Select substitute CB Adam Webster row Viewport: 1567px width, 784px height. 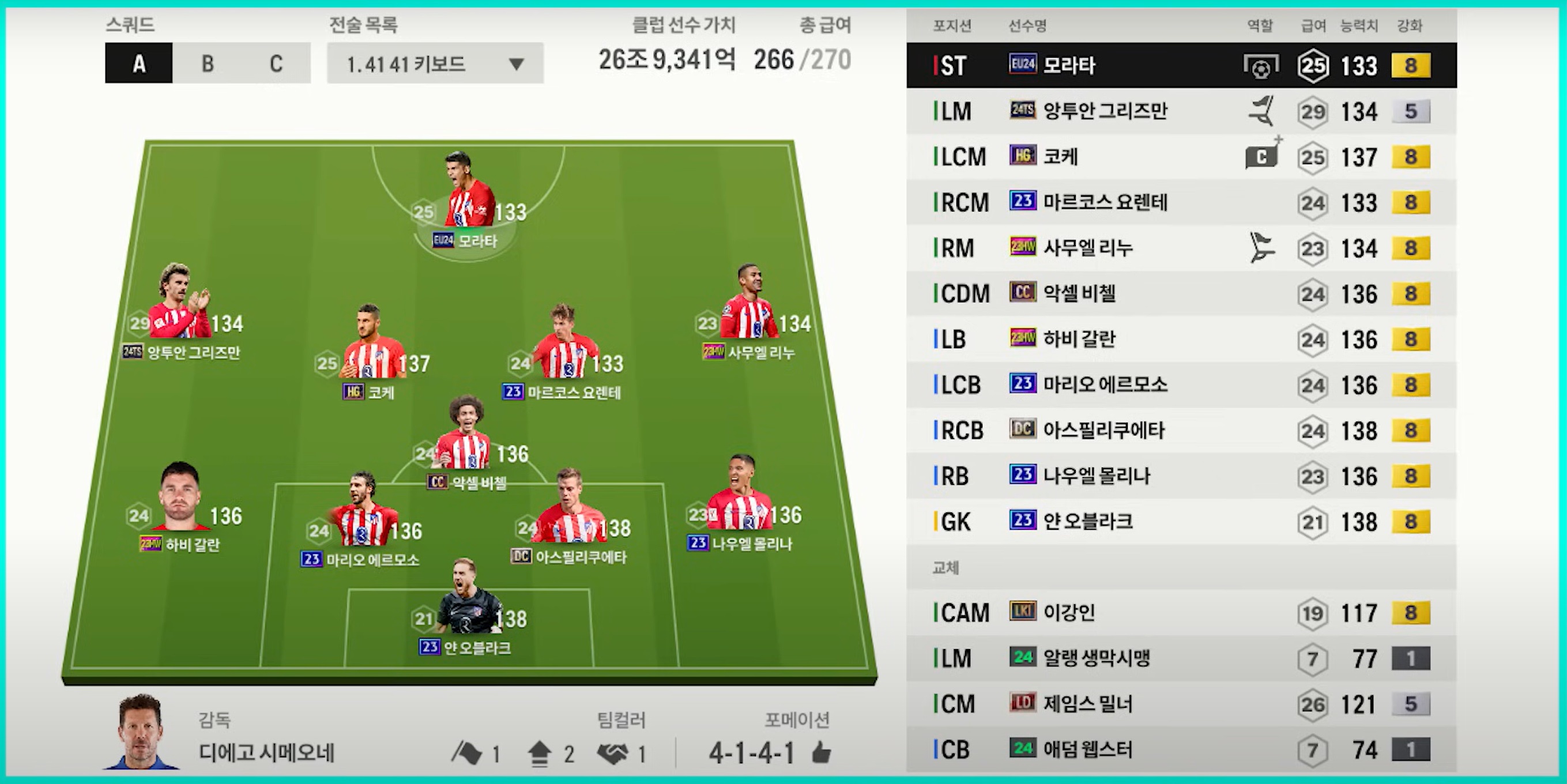[x=1181, y=750]
